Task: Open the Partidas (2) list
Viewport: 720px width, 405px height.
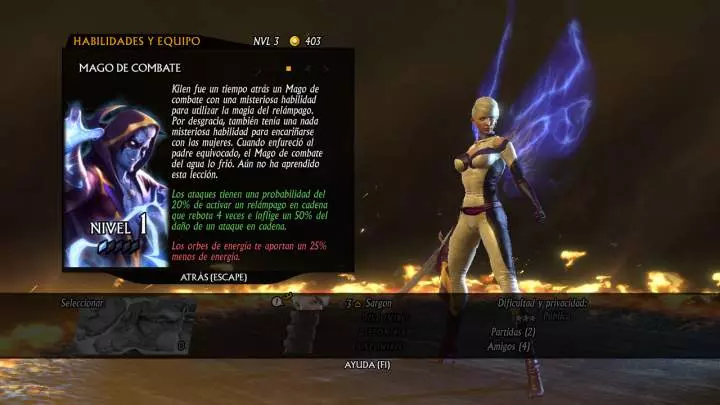Action: click(513, 331)
